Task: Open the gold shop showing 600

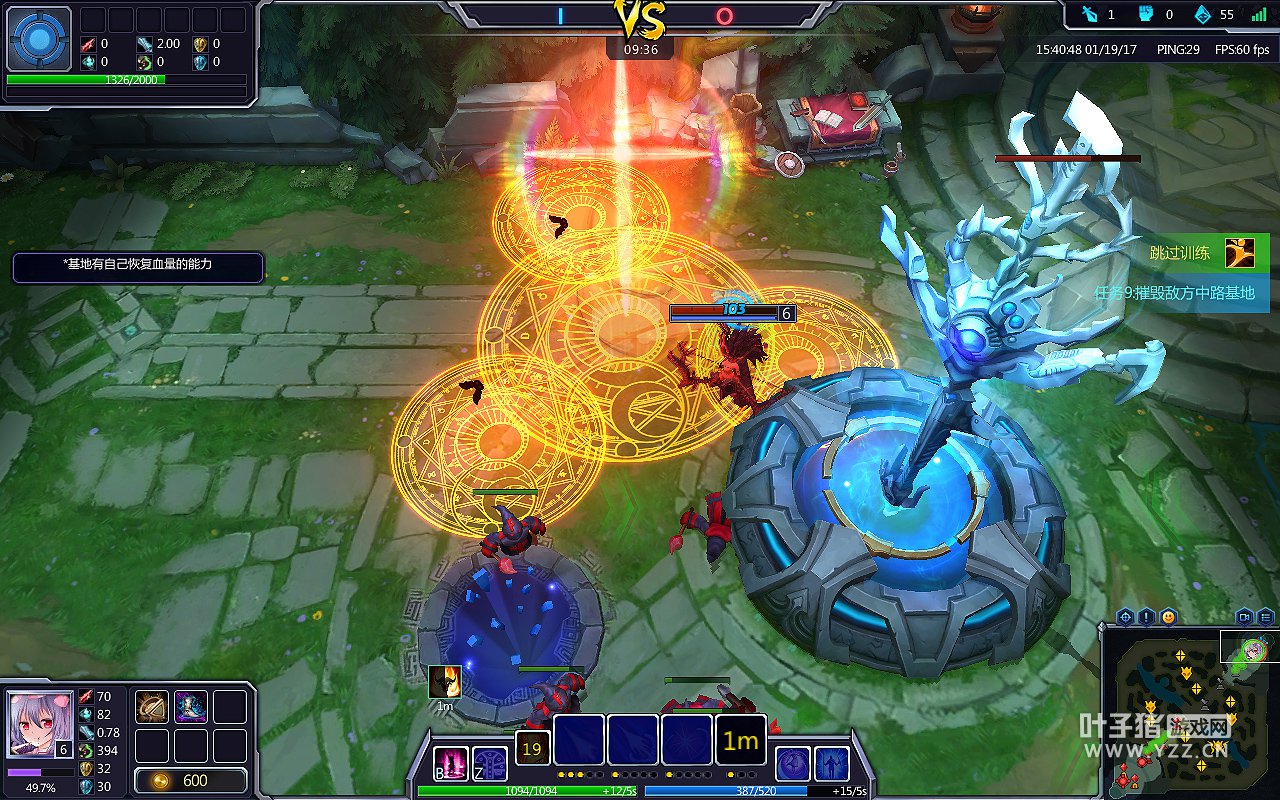Action: 191,780
